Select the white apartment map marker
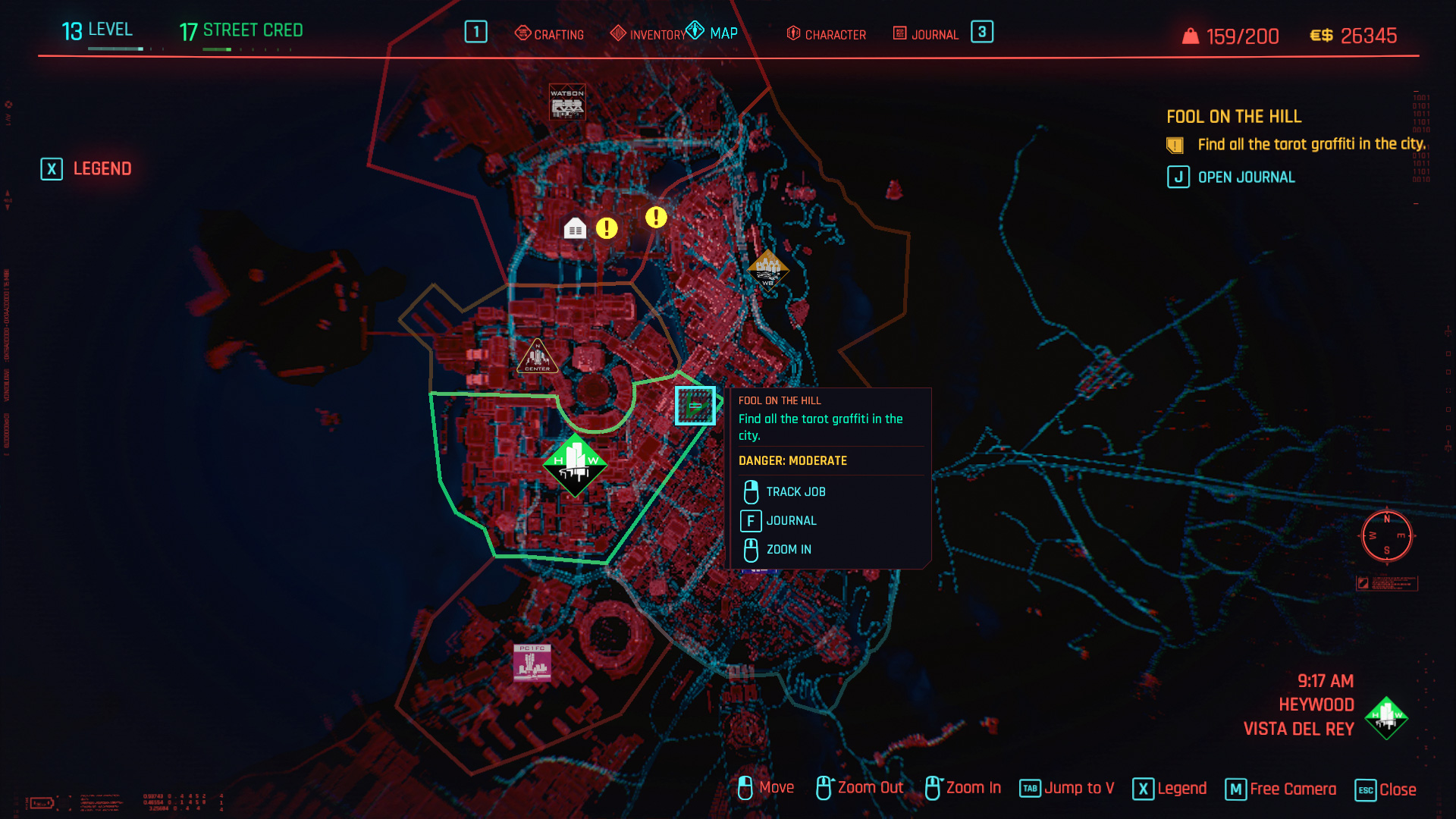This screenshot has width=1456, height=819. [x=575, y=227]
